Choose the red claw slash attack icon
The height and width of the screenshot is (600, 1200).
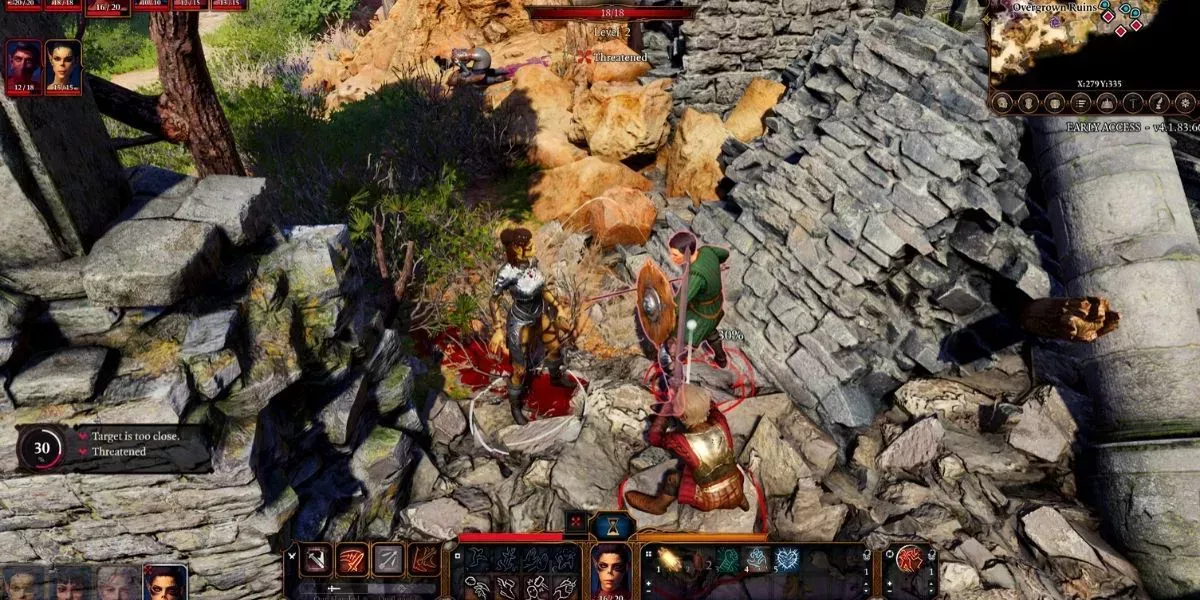[x=352, y=559]
